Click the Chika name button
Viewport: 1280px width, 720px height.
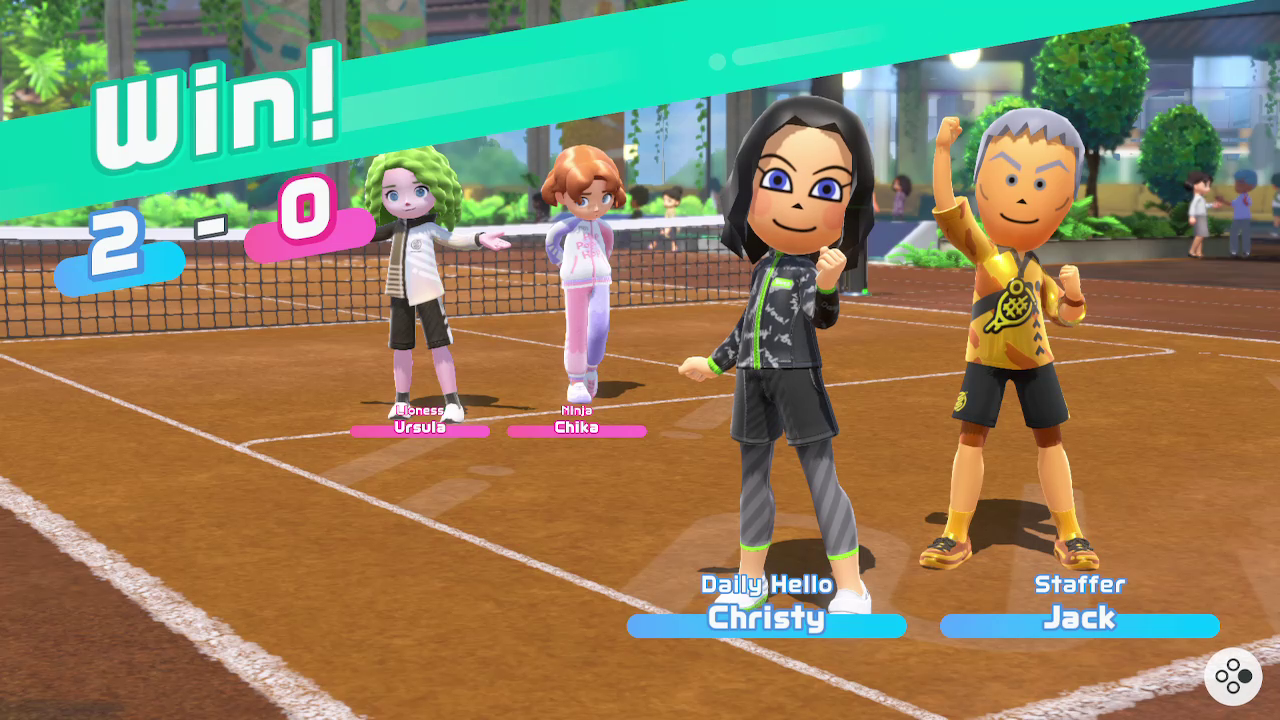(576, 429)
